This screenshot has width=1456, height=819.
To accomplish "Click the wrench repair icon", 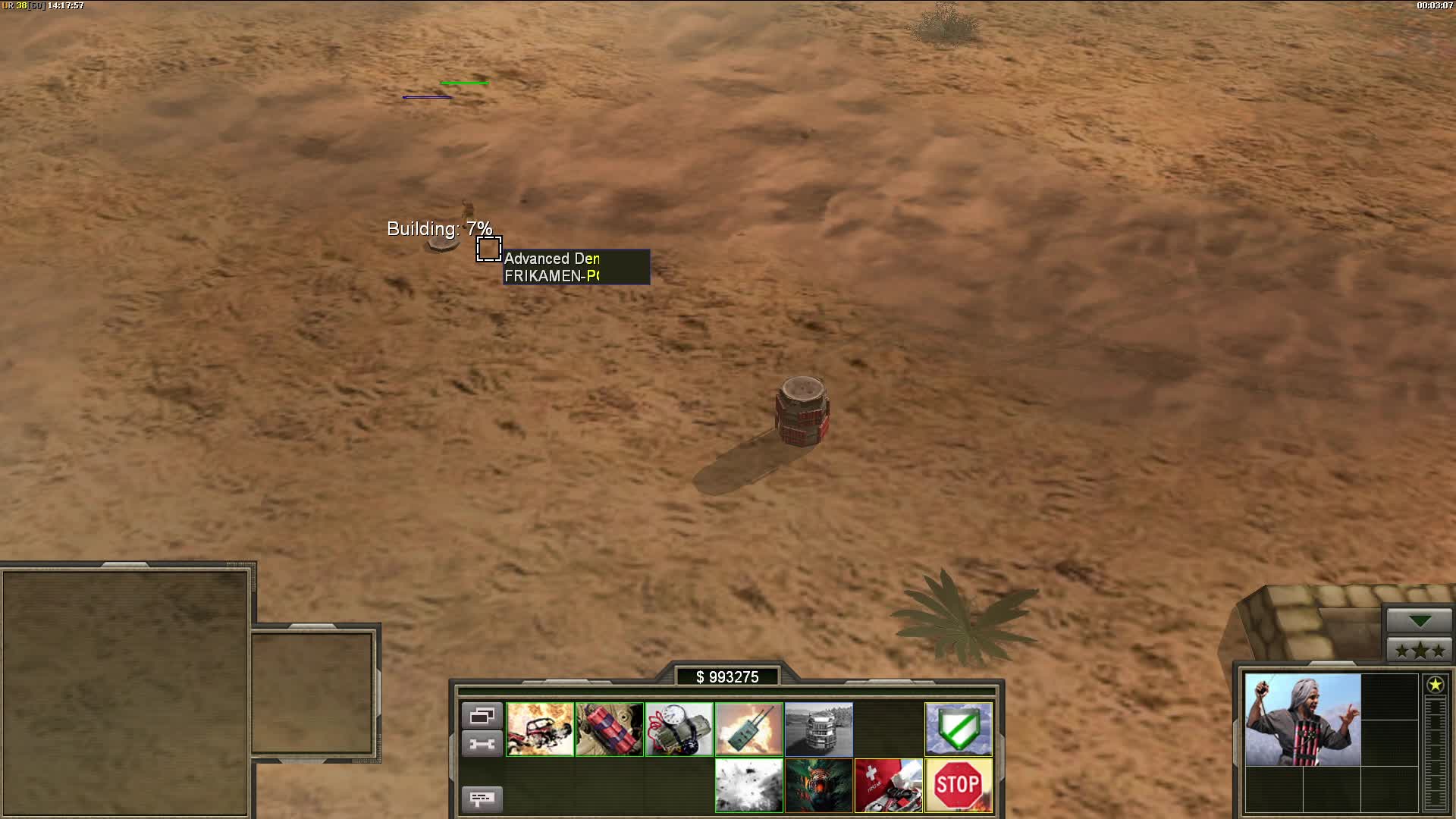I will [482, 743].
